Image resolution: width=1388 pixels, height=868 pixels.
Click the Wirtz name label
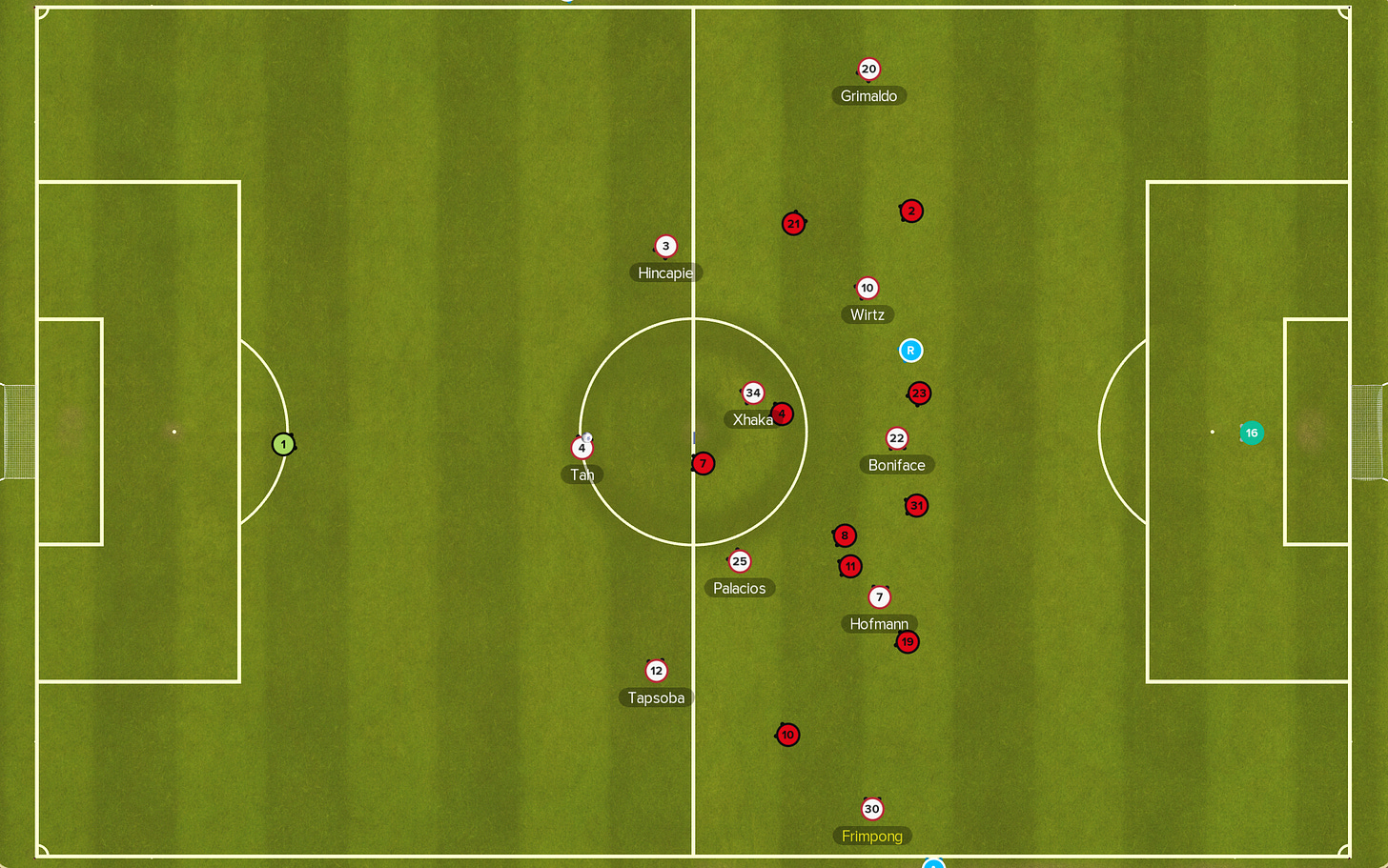(x=867, y=314)
